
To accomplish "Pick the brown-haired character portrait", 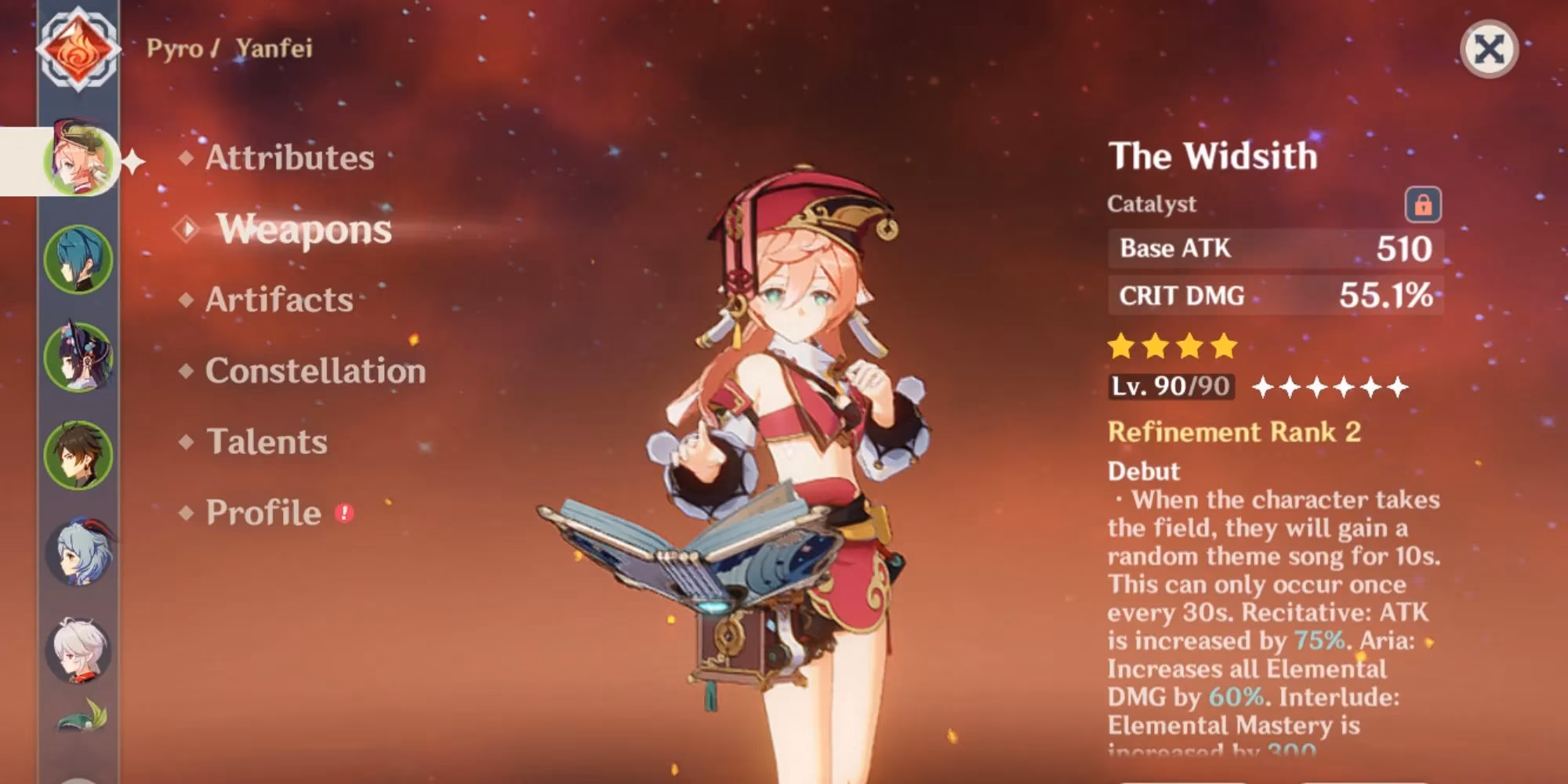I will tap(78, 455).
